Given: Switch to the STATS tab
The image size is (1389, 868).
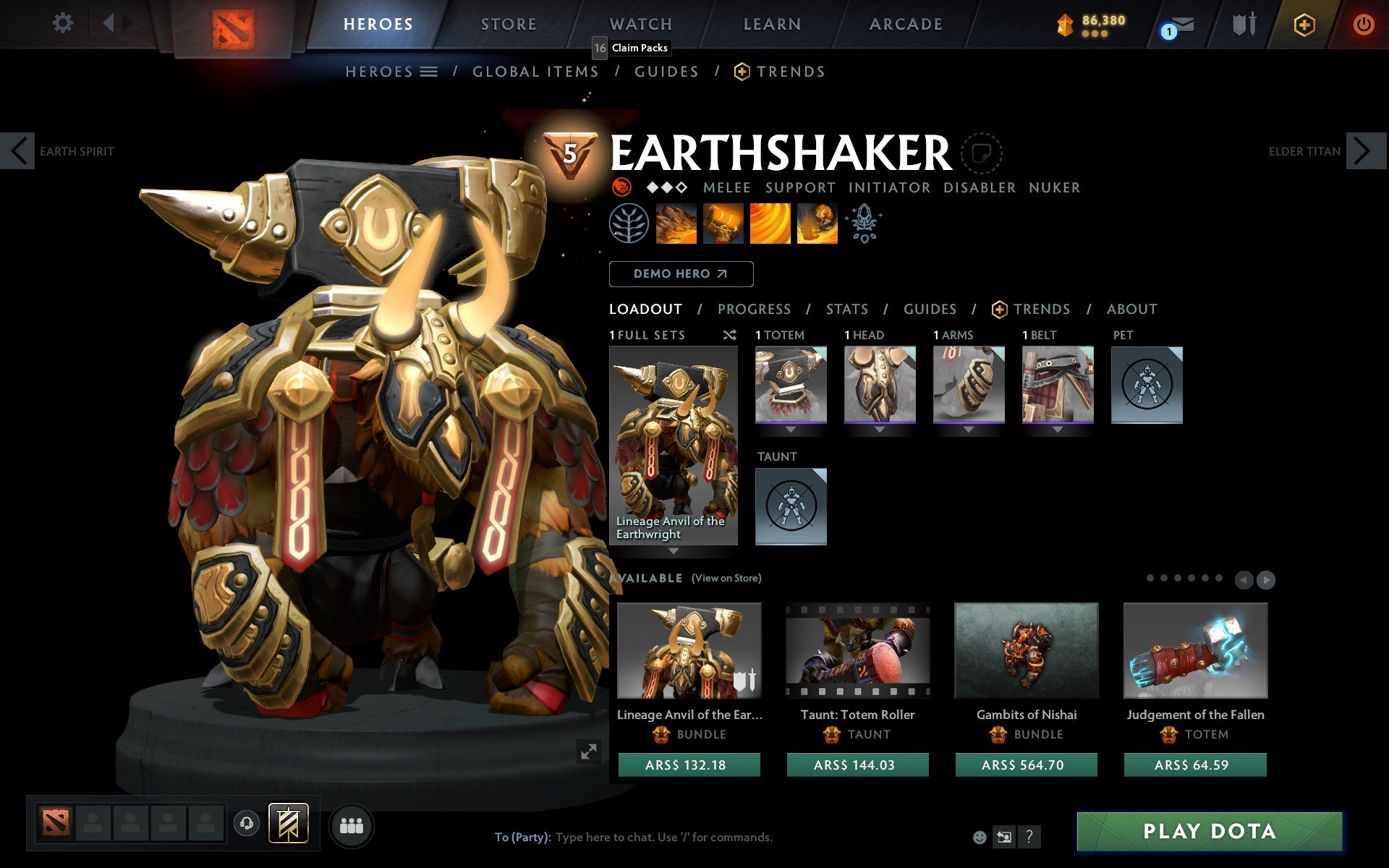Looking at the screenshot, I should click(846, 309).
